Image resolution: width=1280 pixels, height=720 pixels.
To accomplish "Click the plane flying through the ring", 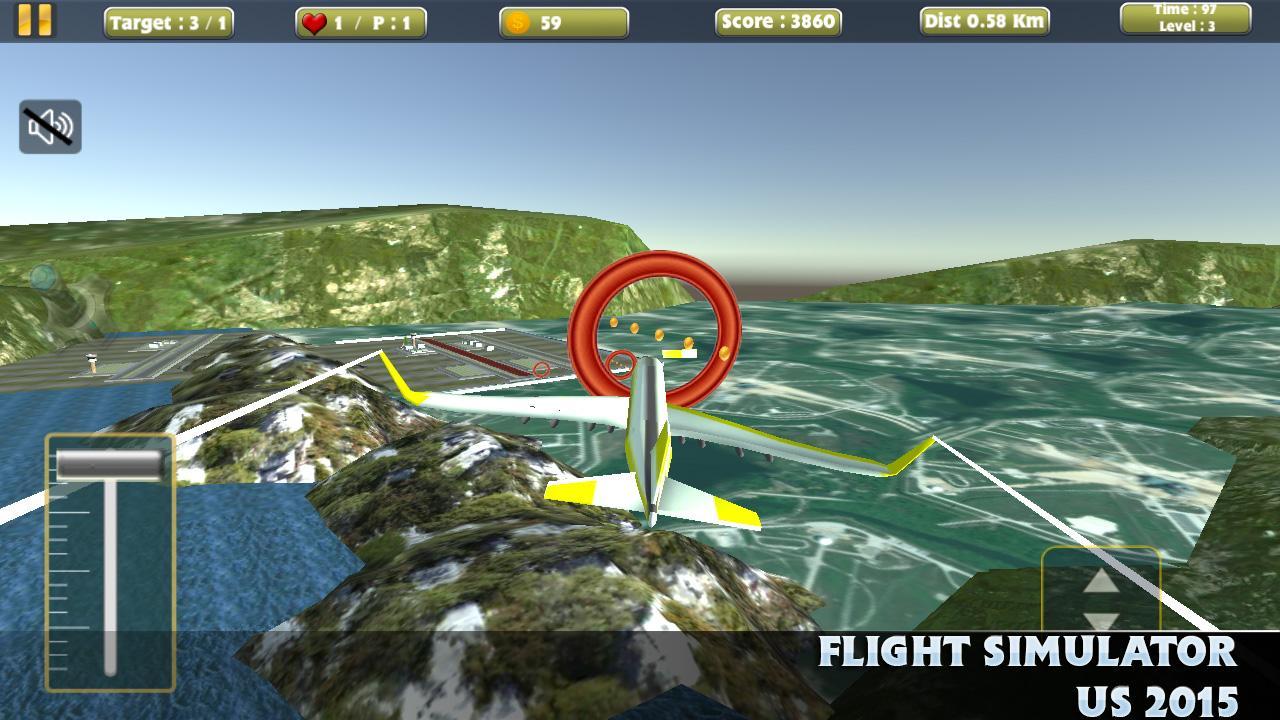I will pyautogui.click(x=650, y=430).
